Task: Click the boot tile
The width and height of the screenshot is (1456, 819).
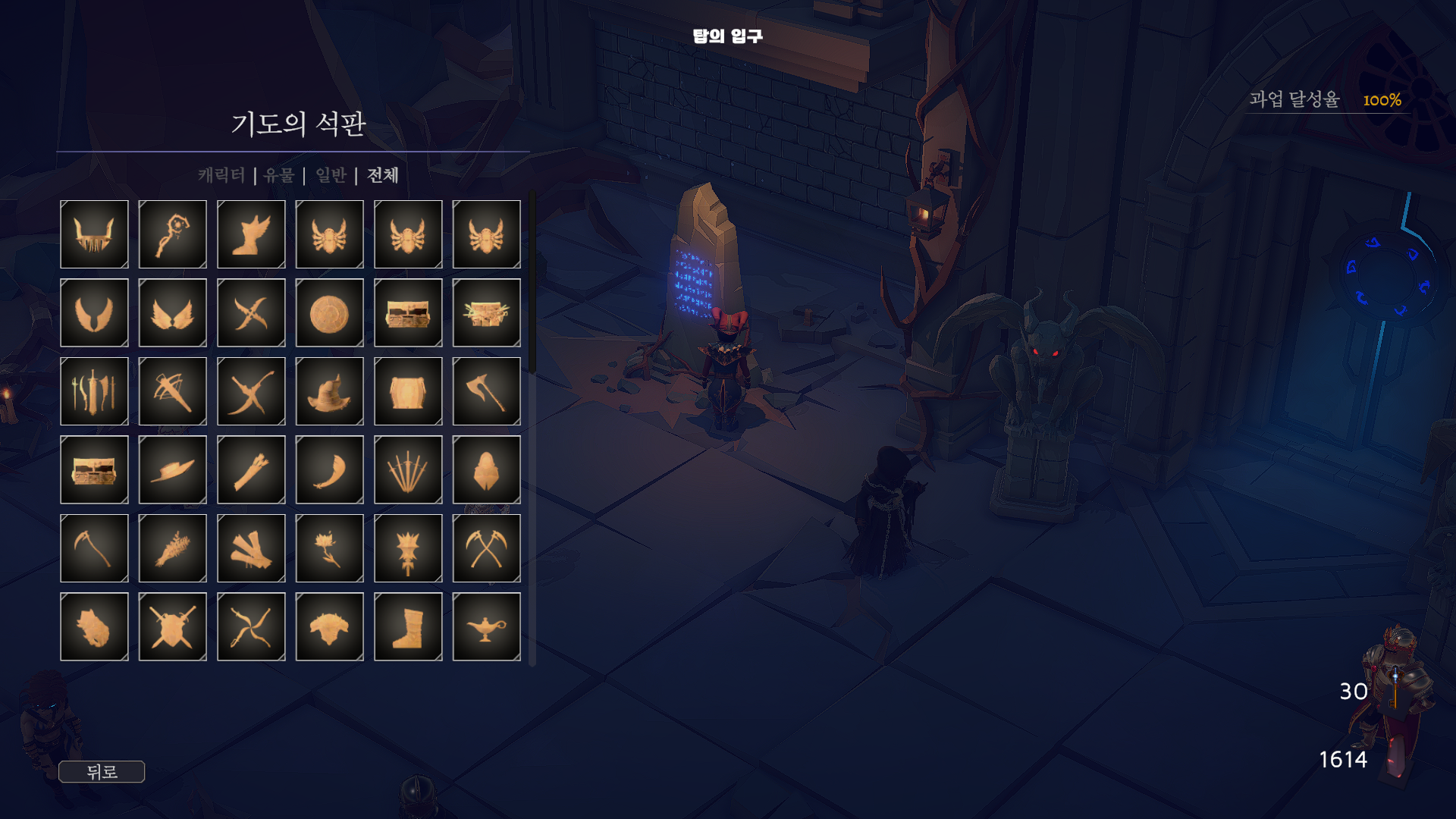Action: [408, 626]
